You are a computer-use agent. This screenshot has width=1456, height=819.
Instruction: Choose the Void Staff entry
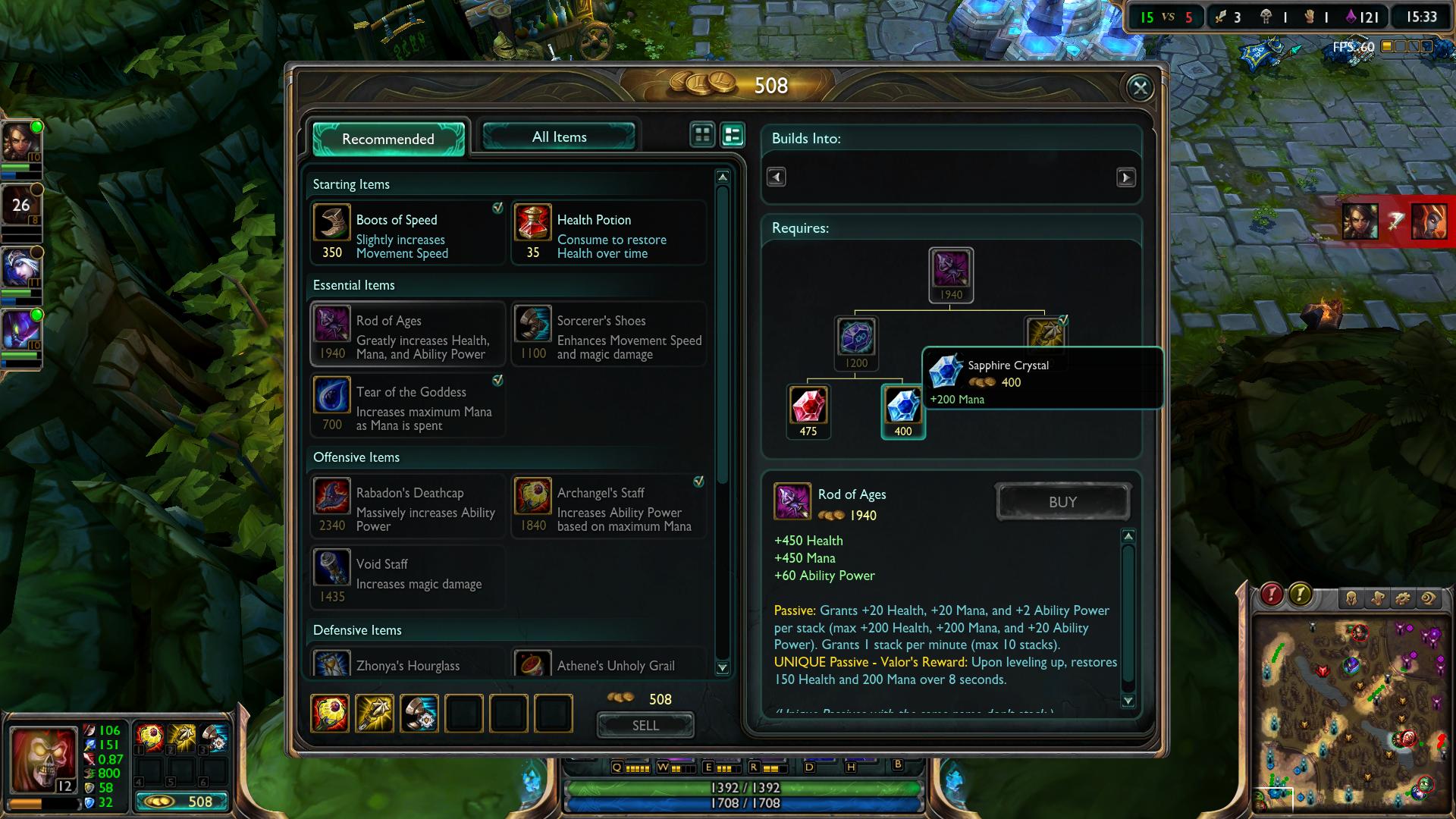point(407,578)
